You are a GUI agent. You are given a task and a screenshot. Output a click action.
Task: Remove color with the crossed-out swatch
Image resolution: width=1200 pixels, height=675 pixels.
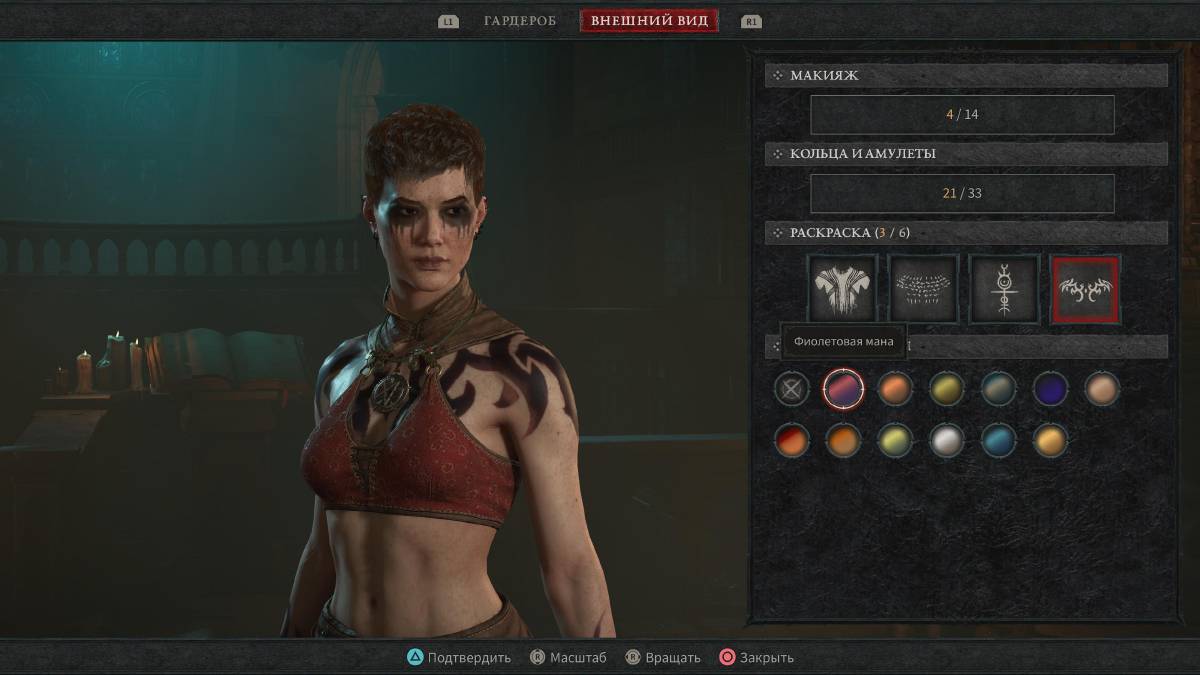click(792, 388)
